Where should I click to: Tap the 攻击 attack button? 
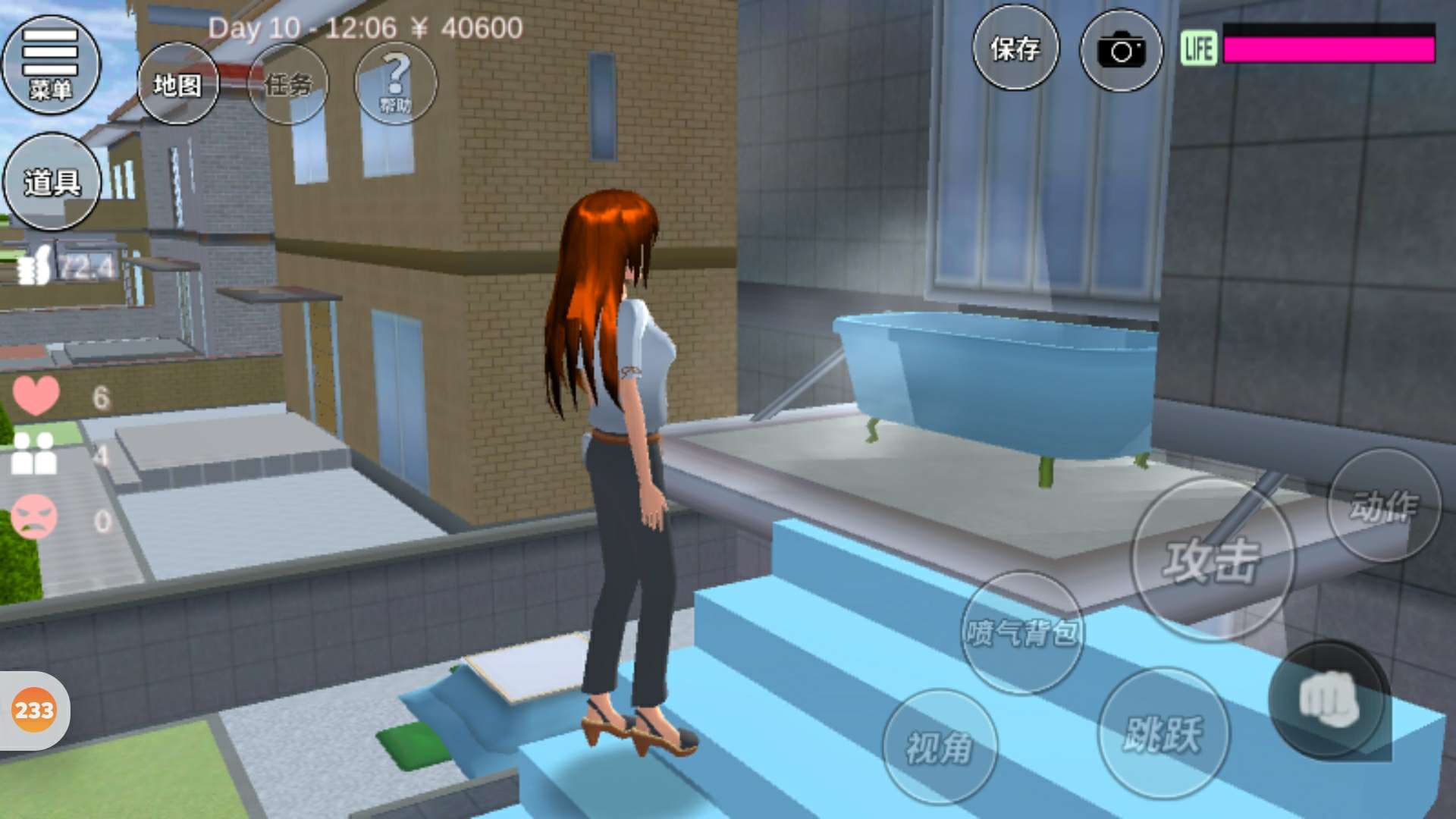pos(1212,560)
